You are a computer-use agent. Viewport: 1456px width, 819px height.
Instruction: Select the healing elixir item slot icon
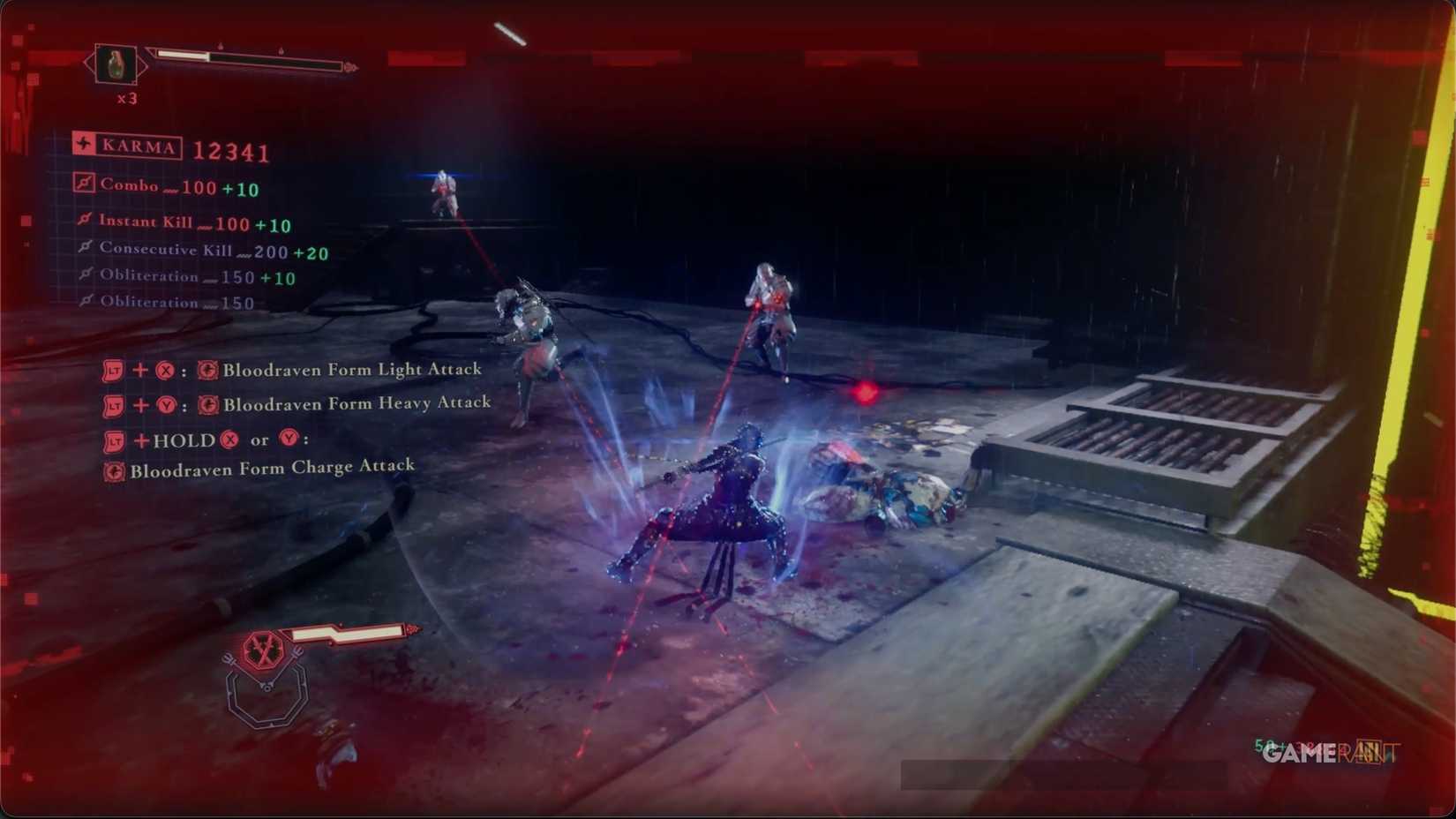click(x=118, y=64)
